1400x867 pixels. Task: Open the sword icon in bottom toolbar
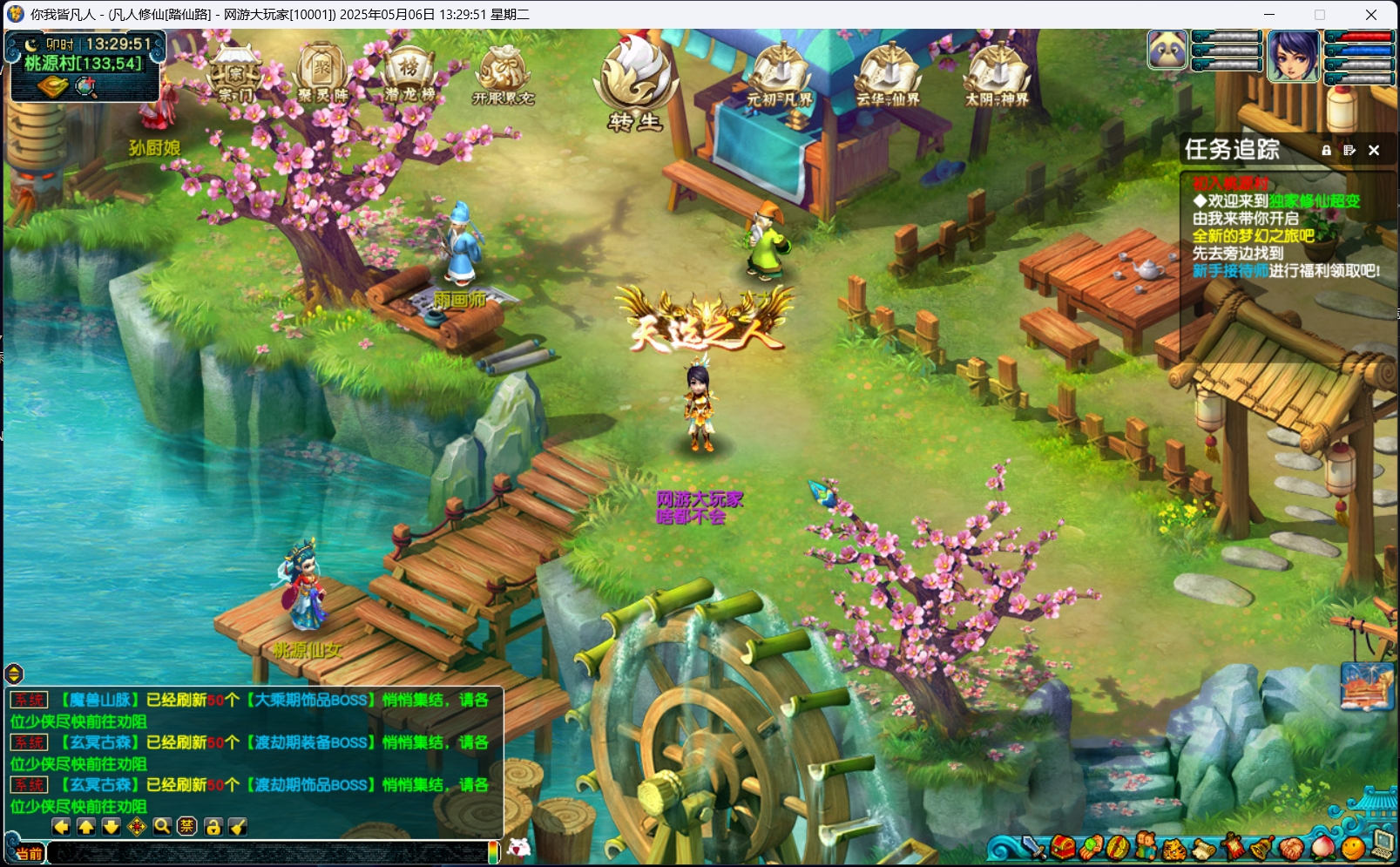pos(1034,846)
